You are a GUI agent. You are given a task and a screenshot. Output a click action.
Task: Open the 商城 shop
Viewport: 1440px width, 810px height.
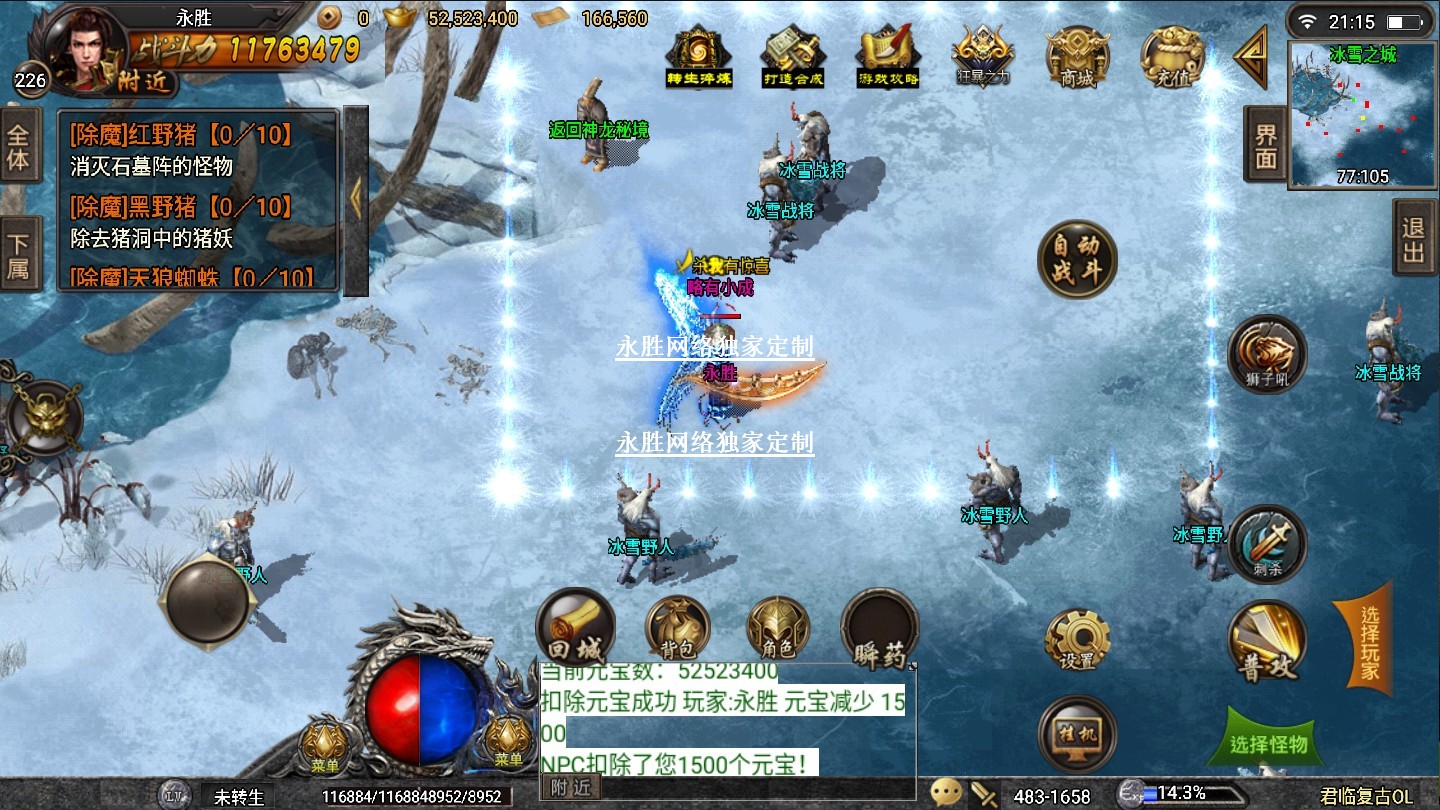pyautogui.click(x=1077, y=56)
